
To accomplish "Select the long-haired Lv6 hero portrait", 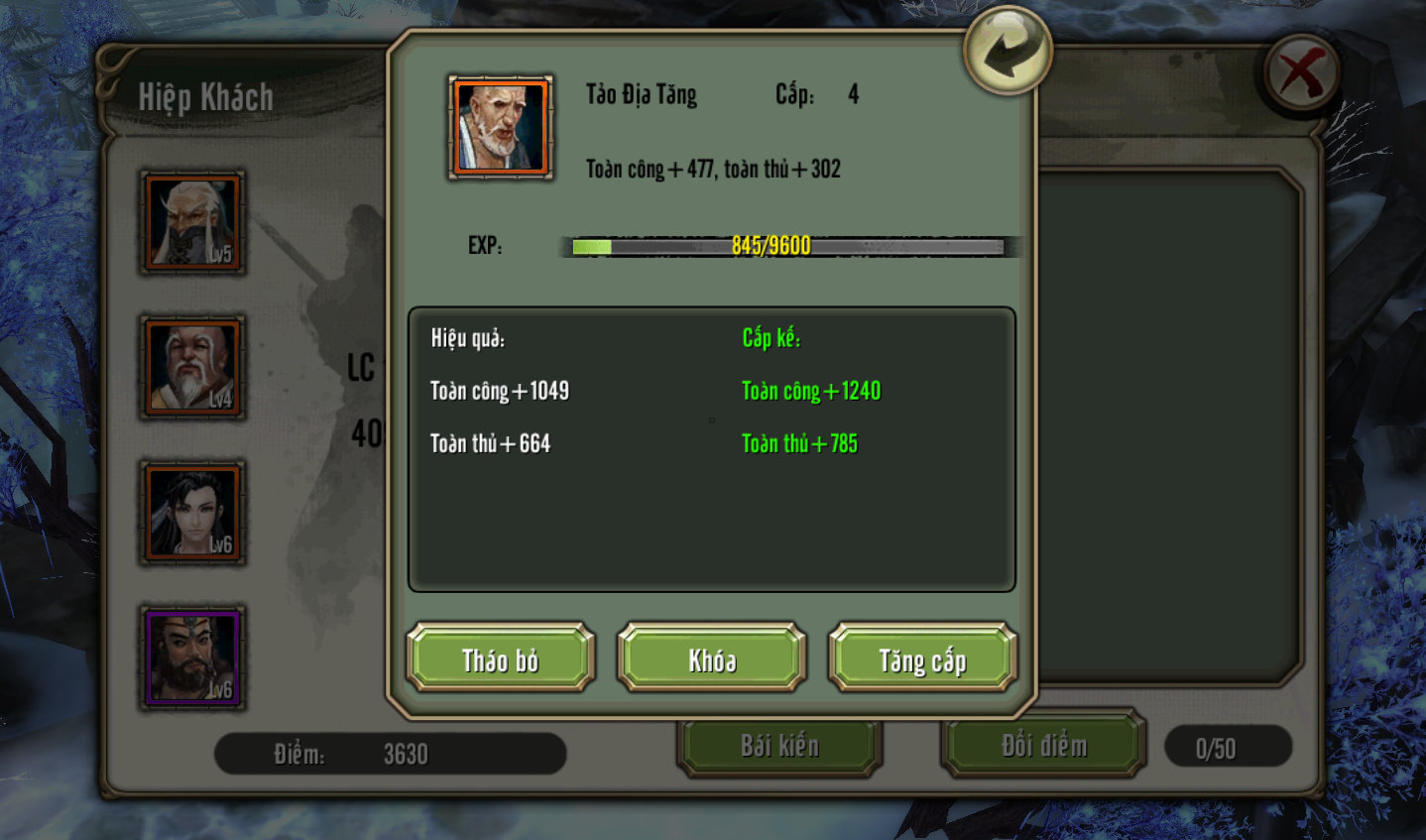I will click(x=193, y=513).
